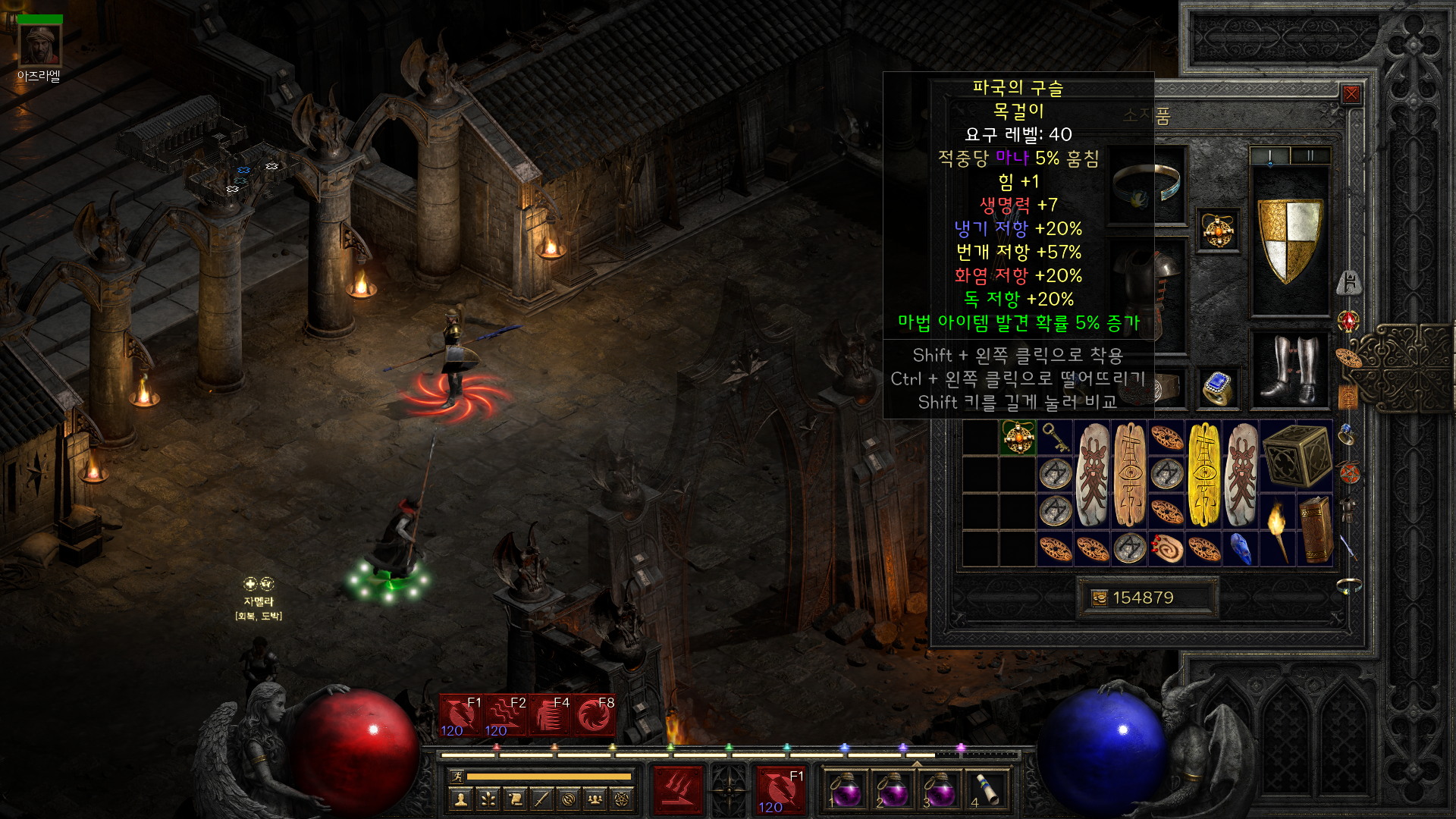
Task: Select the amulet in the equipment slot
Action: click(1218, 231)
